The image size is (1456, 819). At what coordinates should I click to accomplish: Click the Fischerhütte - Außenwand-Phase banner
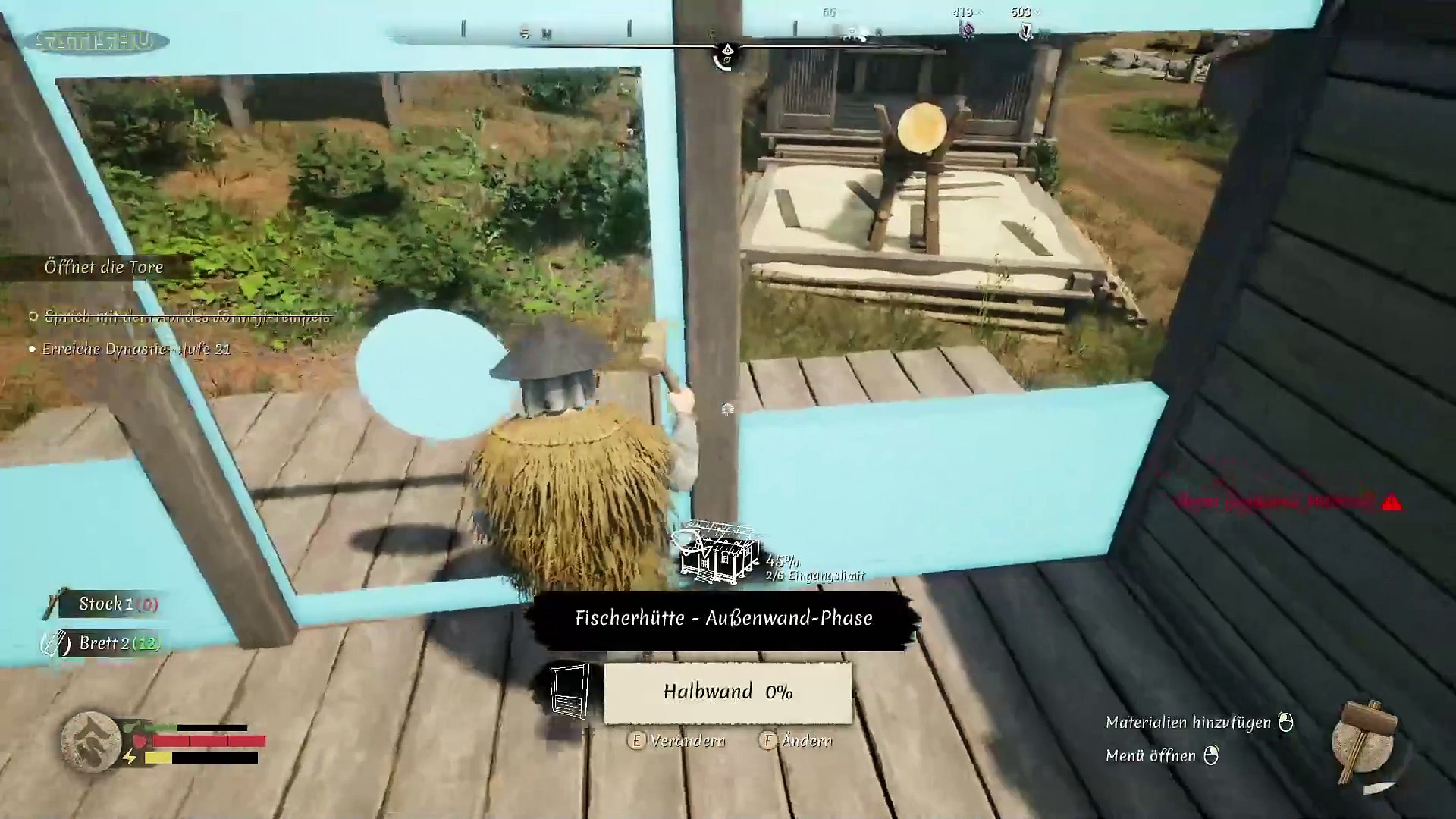[x=723, y=619]
